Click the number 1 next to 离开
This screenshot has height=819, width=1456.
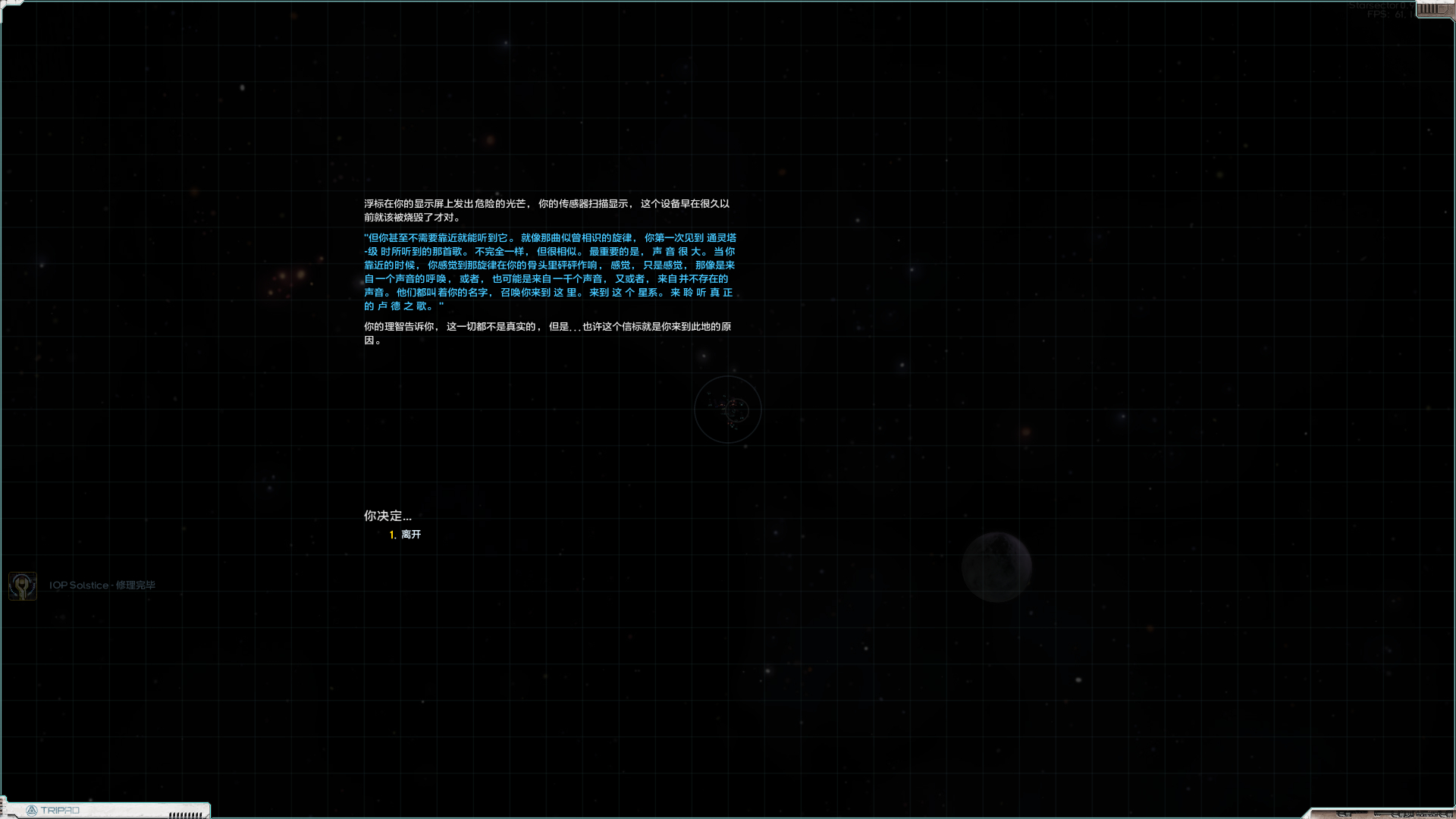coord(391,534)
